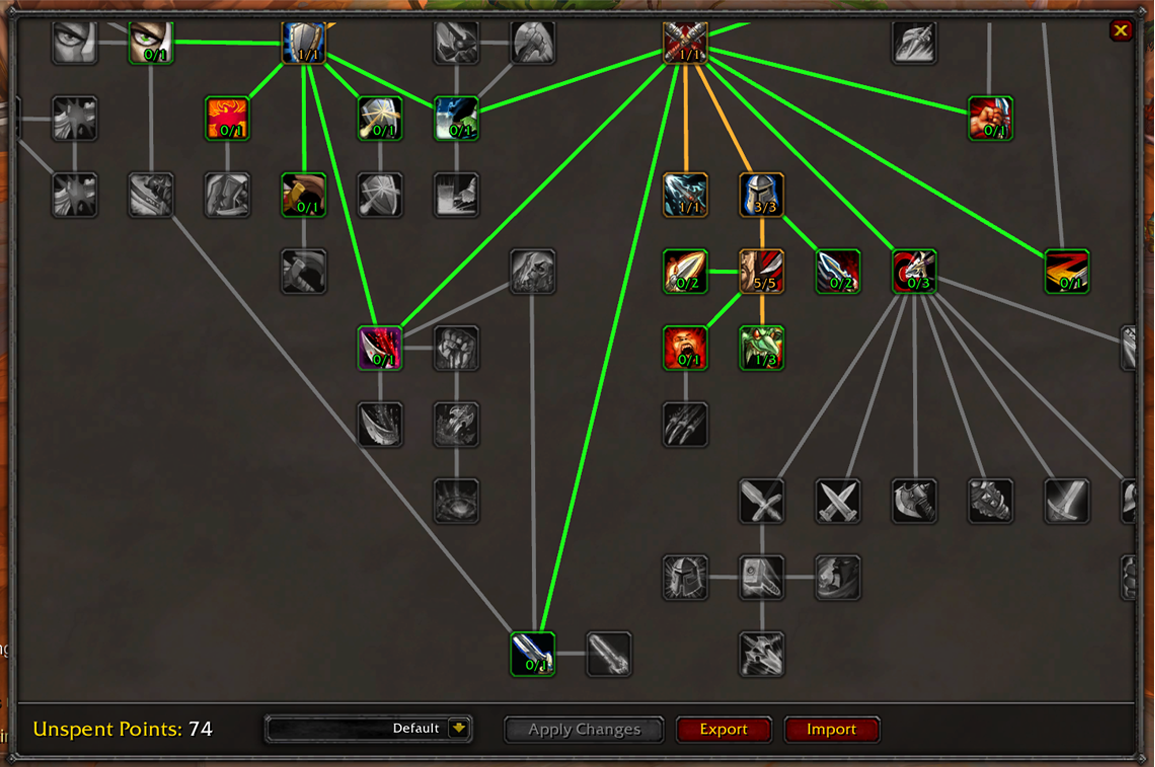Open the Import talents dialog
Screen dimensions: 1155x767
(x=831, y=729)
